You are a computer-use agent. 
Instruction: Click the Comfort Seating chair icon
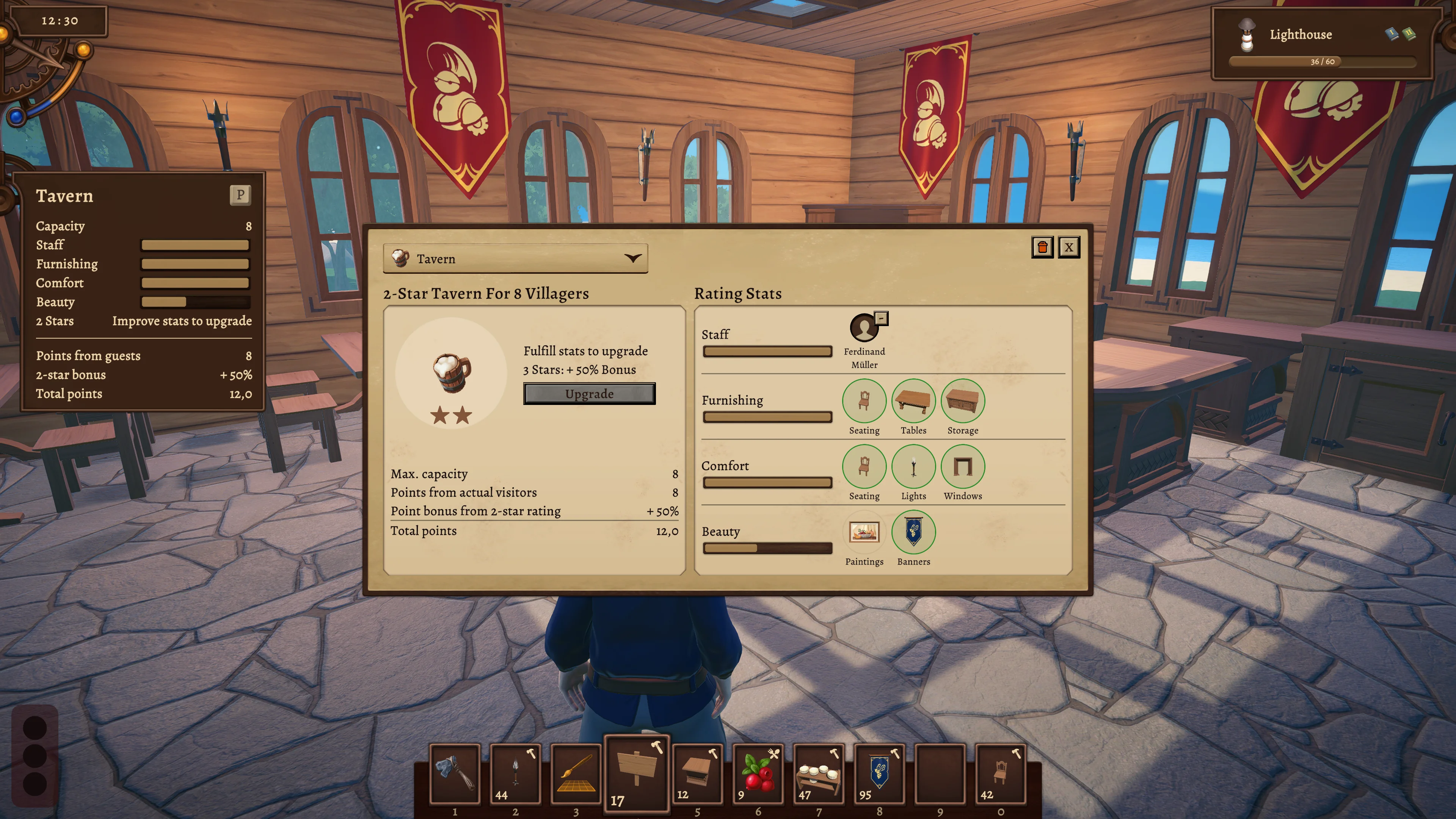point(864,466)
